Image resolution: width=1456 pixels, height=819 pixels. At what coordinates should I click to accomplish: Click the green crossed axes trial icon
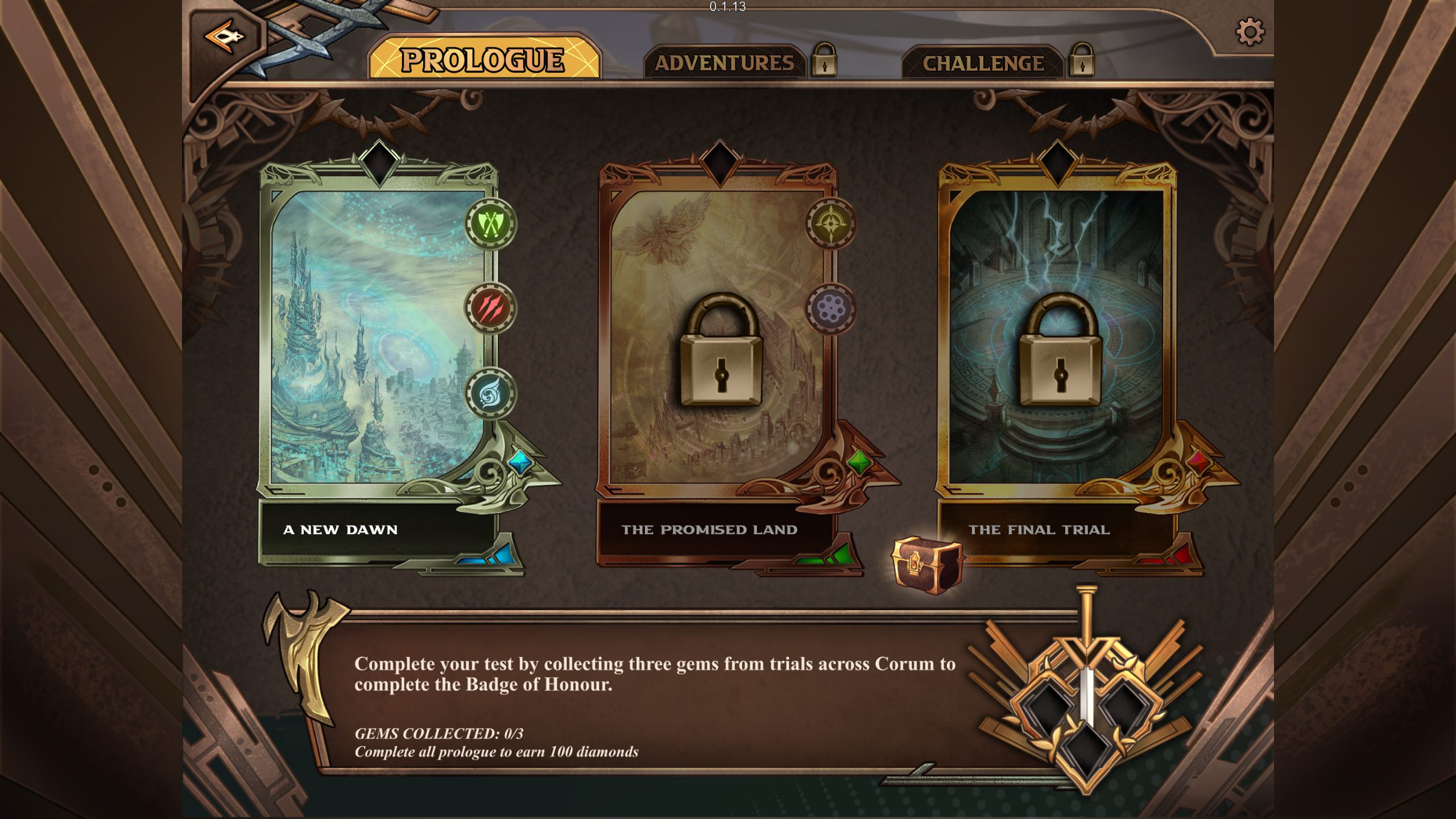[x=490, y=224]
